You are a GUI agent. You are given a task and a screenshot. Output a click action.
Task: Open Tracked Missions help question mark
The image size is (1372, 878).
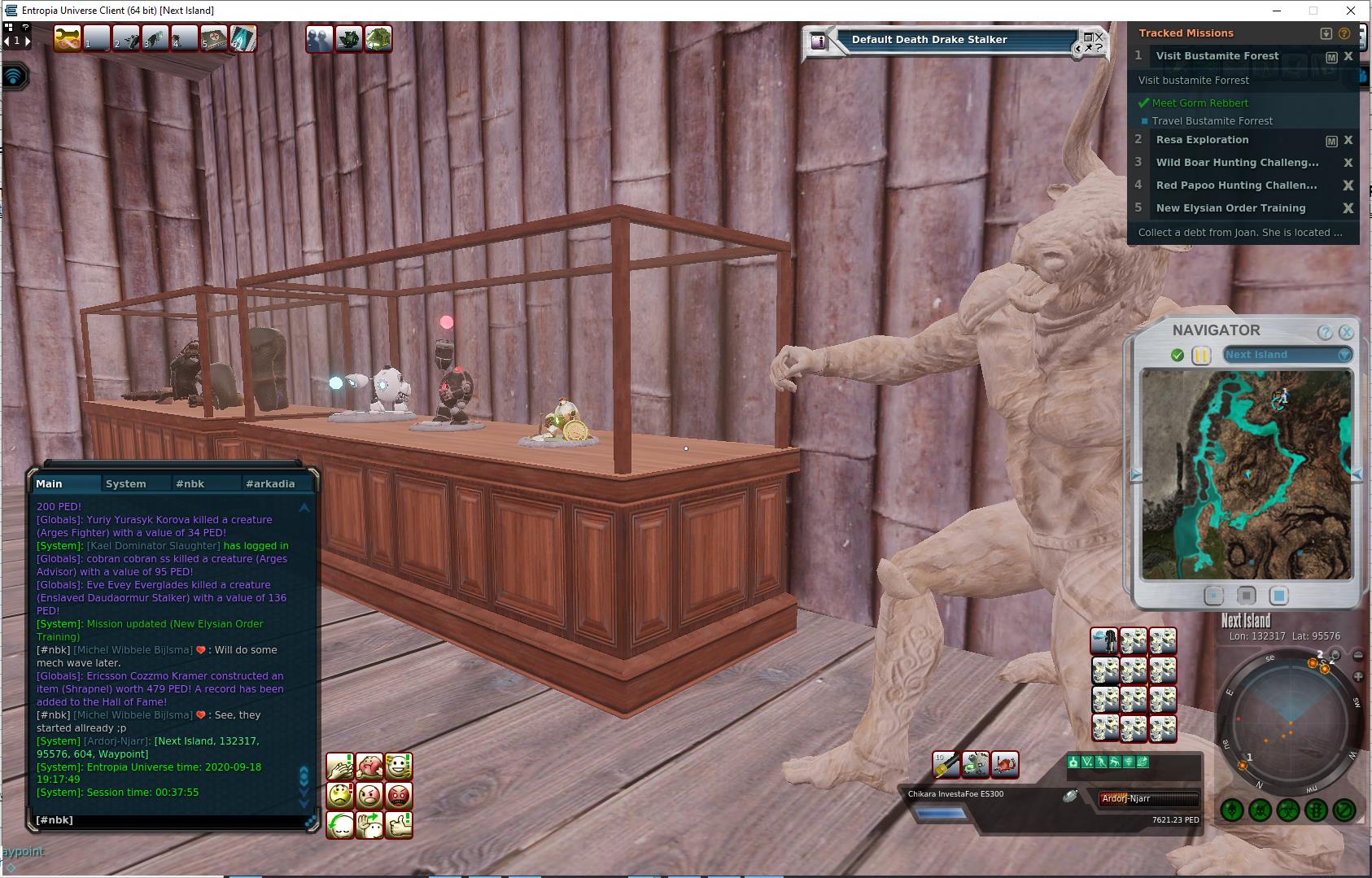[1344, 33]
